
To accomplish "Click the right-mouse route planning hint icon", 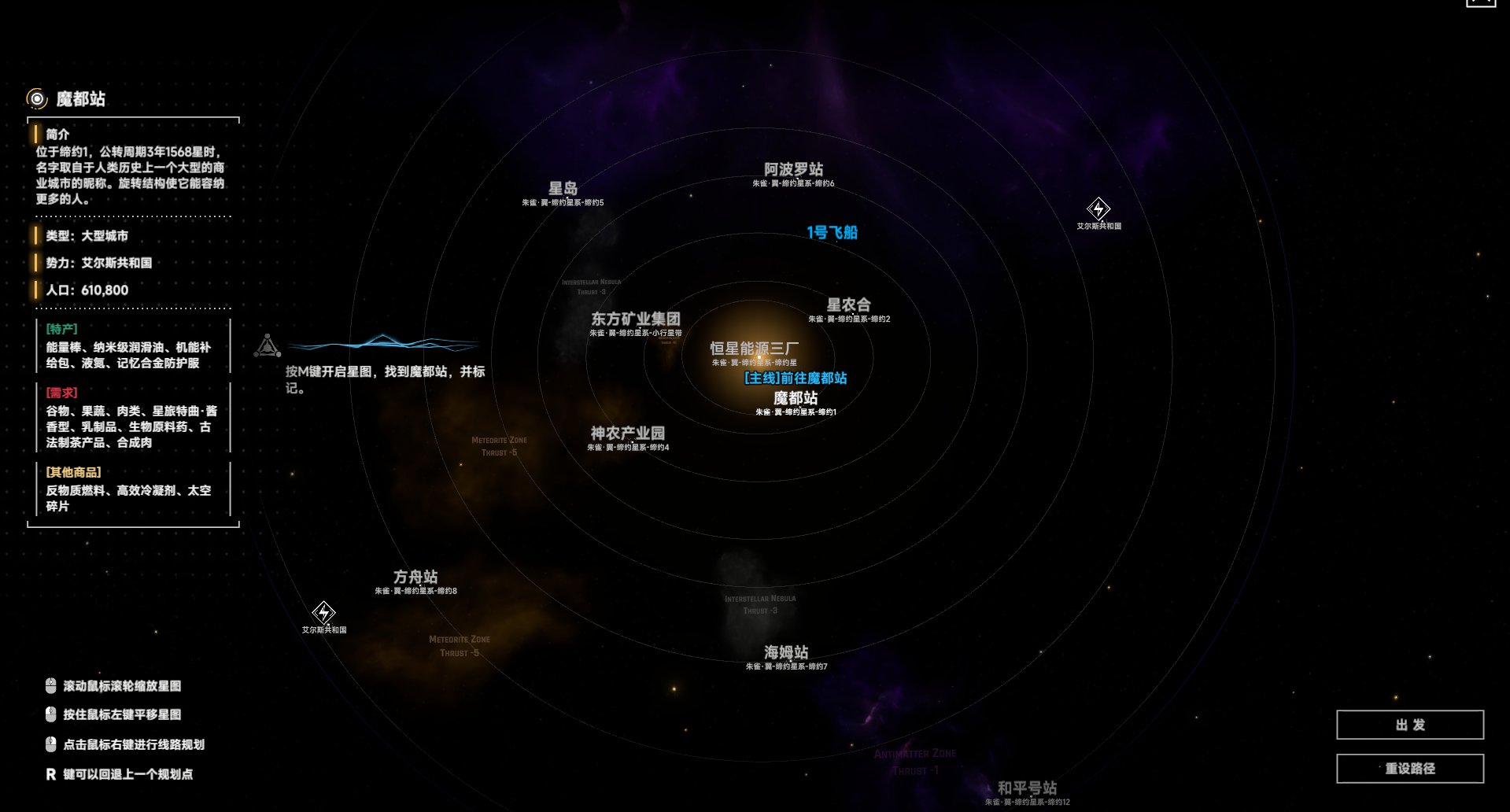I will pyautogui.click(x=49, y=744).
